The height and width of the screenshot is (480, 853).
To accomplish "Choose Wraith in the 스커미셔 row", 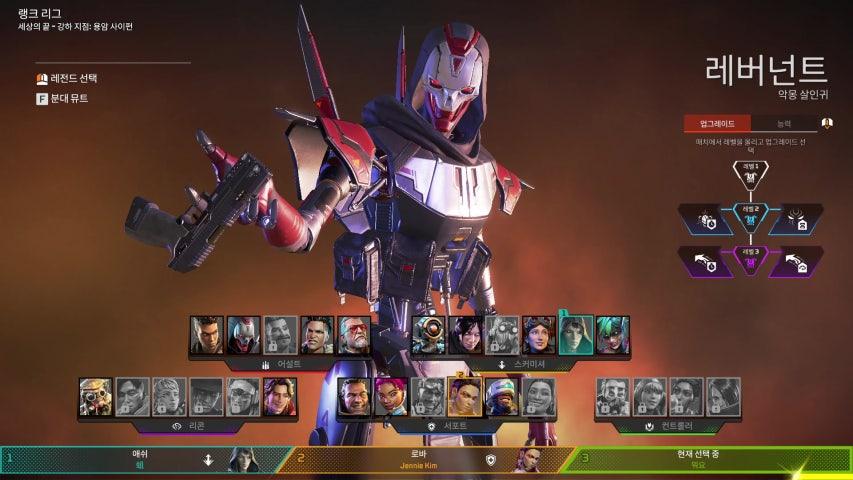I will [466, 335].
